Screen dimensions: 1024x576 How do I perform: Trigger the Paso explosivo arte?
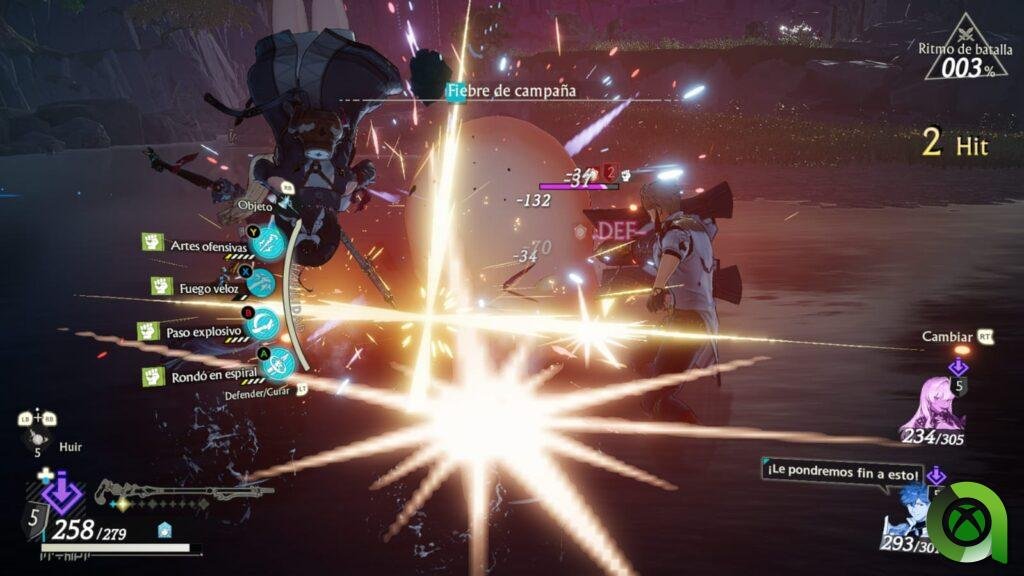click(x=263, y=324)
